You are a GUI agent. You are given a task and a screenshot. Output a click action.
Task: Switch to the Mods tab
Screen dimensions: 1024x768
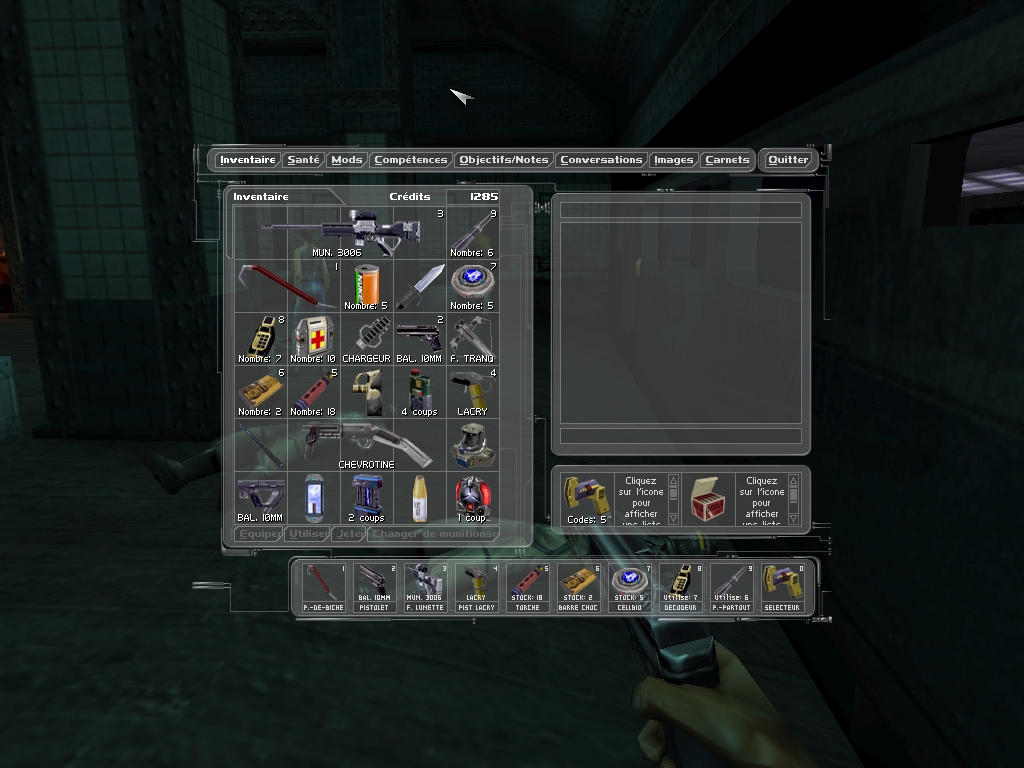click(x=347, y=160)
